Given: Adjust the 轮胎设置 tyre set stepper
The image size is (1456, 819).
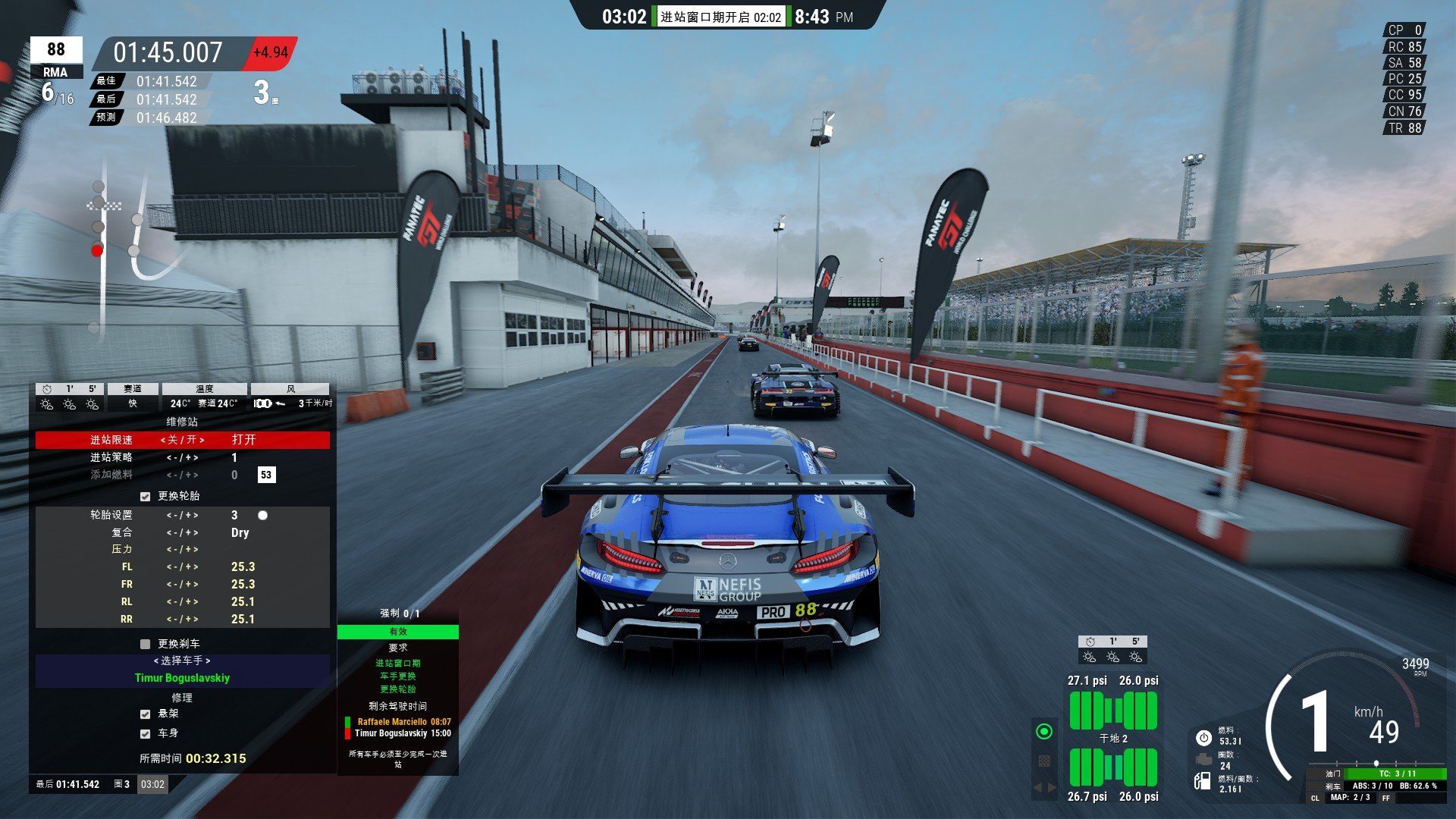Looking at the screenshot, I should 182,516.
